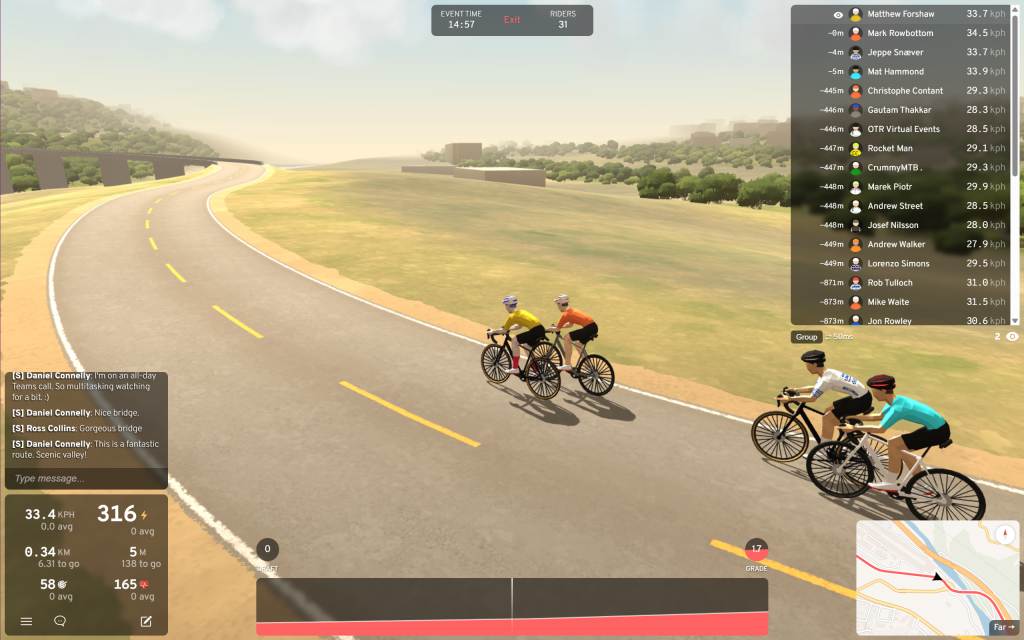The height and width of the screenshot is (640, 1024).
Task: Click the elevation profile bar
Action: pyautogui.click(x=512, y=606)
